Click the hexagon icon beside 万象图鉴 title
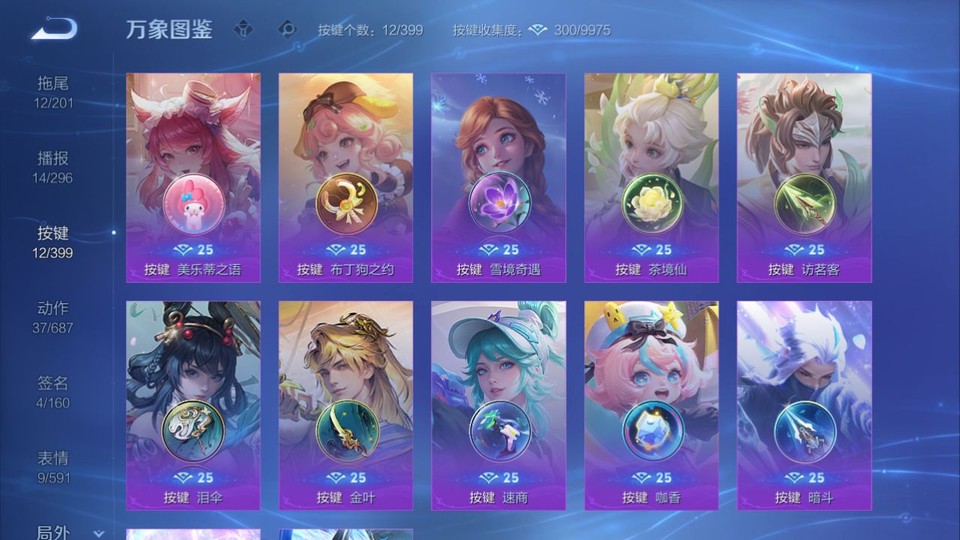 pos(243,29)
